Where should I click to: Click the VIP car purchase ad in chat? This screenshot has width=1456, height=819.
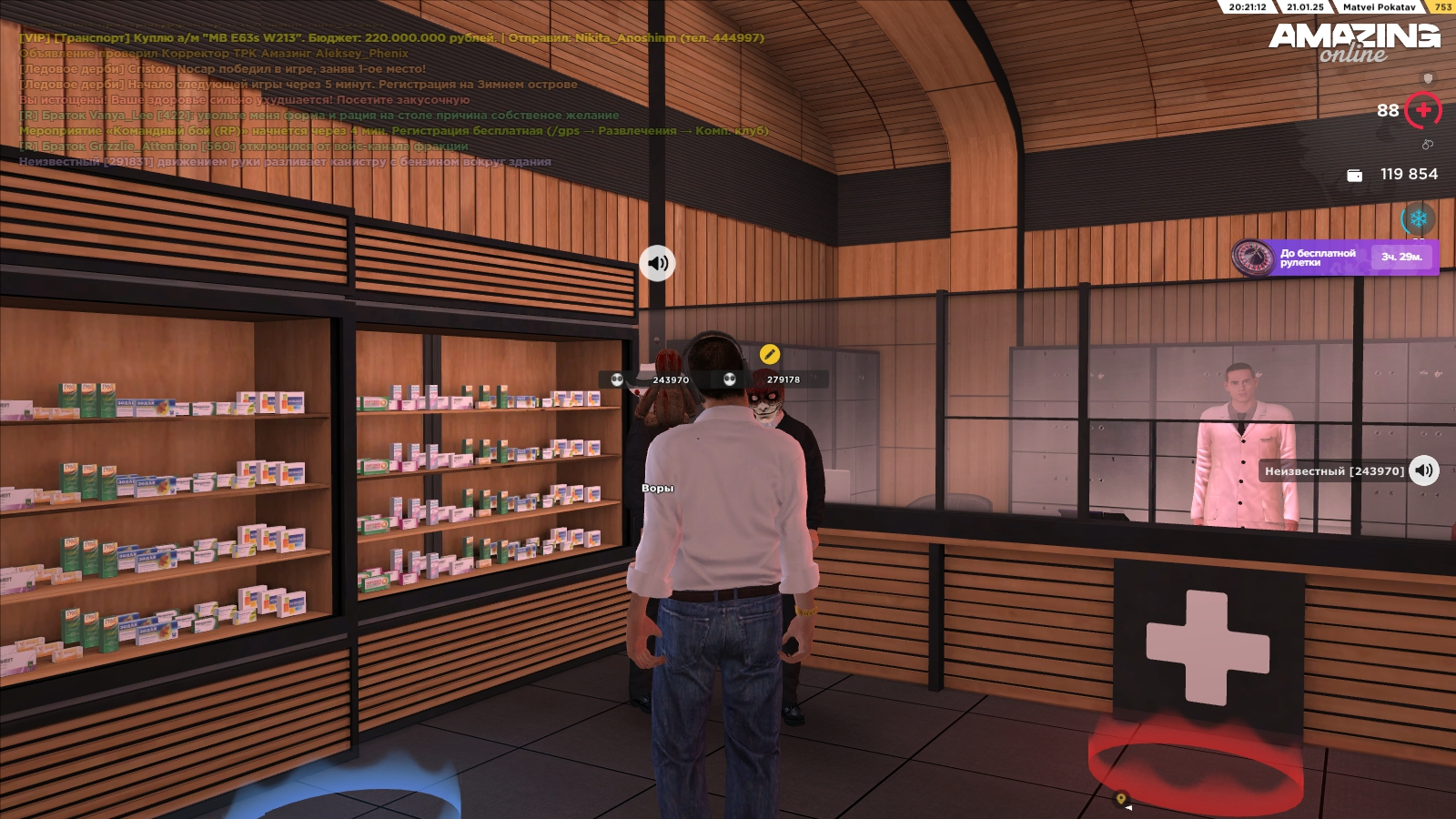(392, 38)
